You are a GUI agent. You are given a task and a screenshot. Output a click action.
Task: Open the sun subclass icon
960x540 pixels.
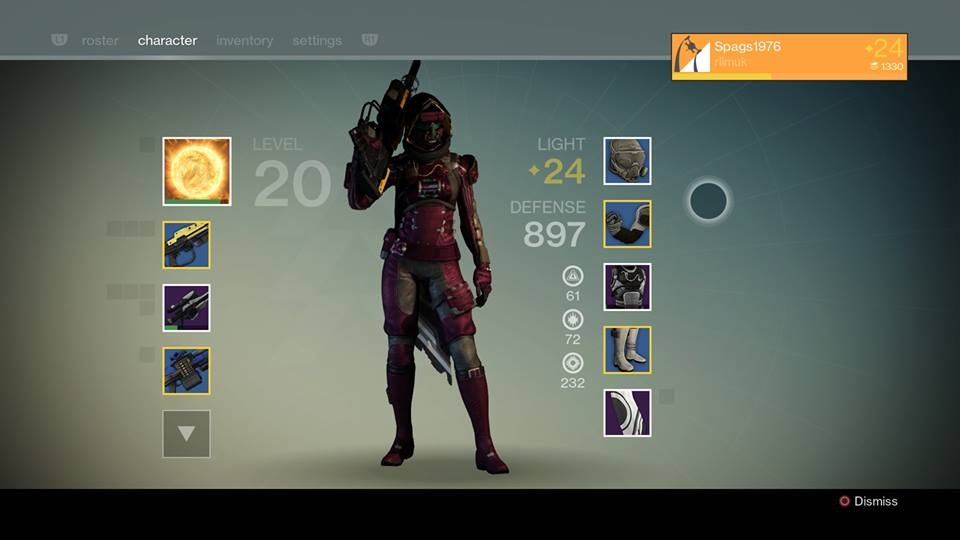[197, 172]
